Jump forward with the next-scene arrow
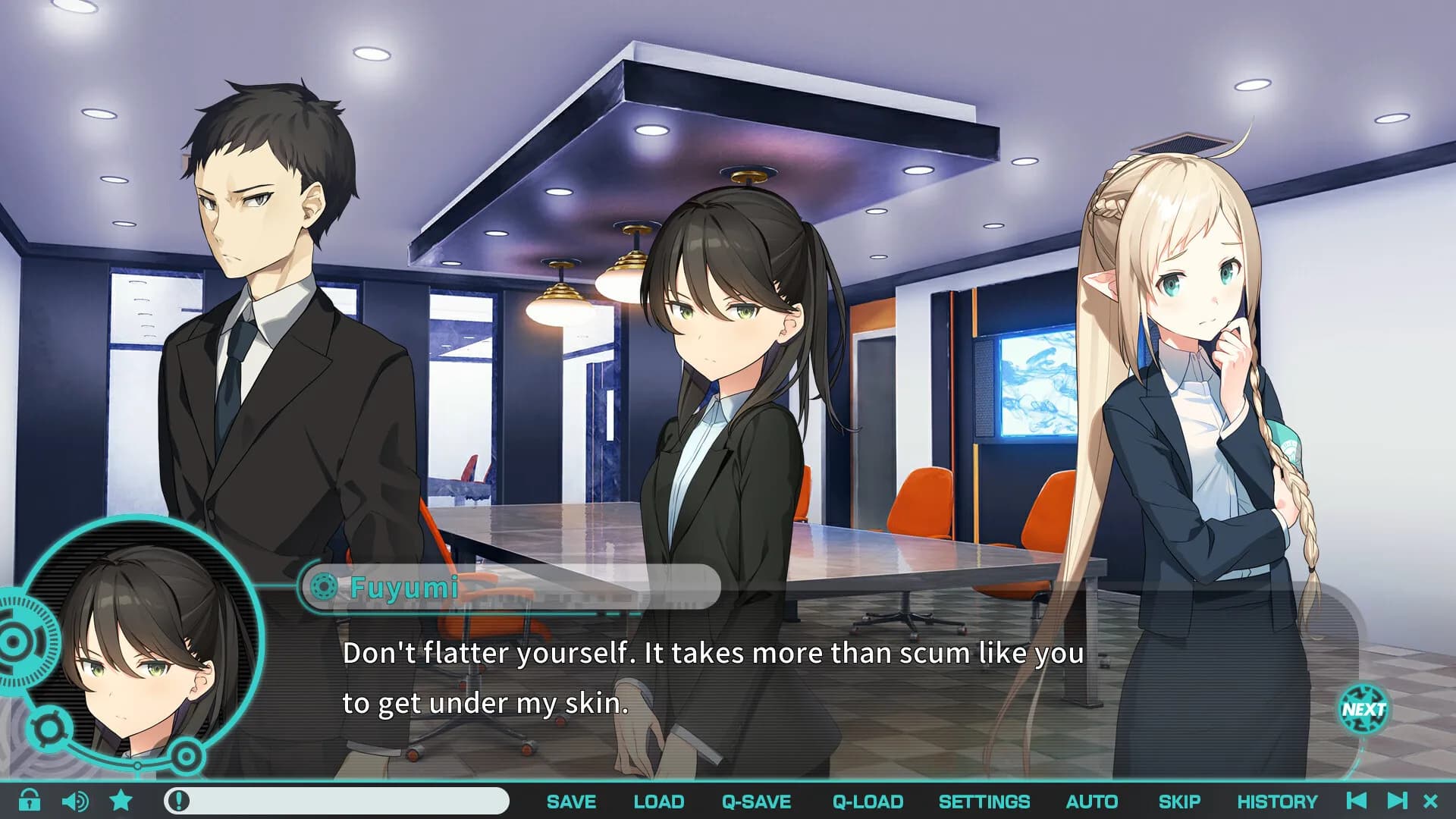The height and width of the screenshot is (819, 1456). (1397, 800)
